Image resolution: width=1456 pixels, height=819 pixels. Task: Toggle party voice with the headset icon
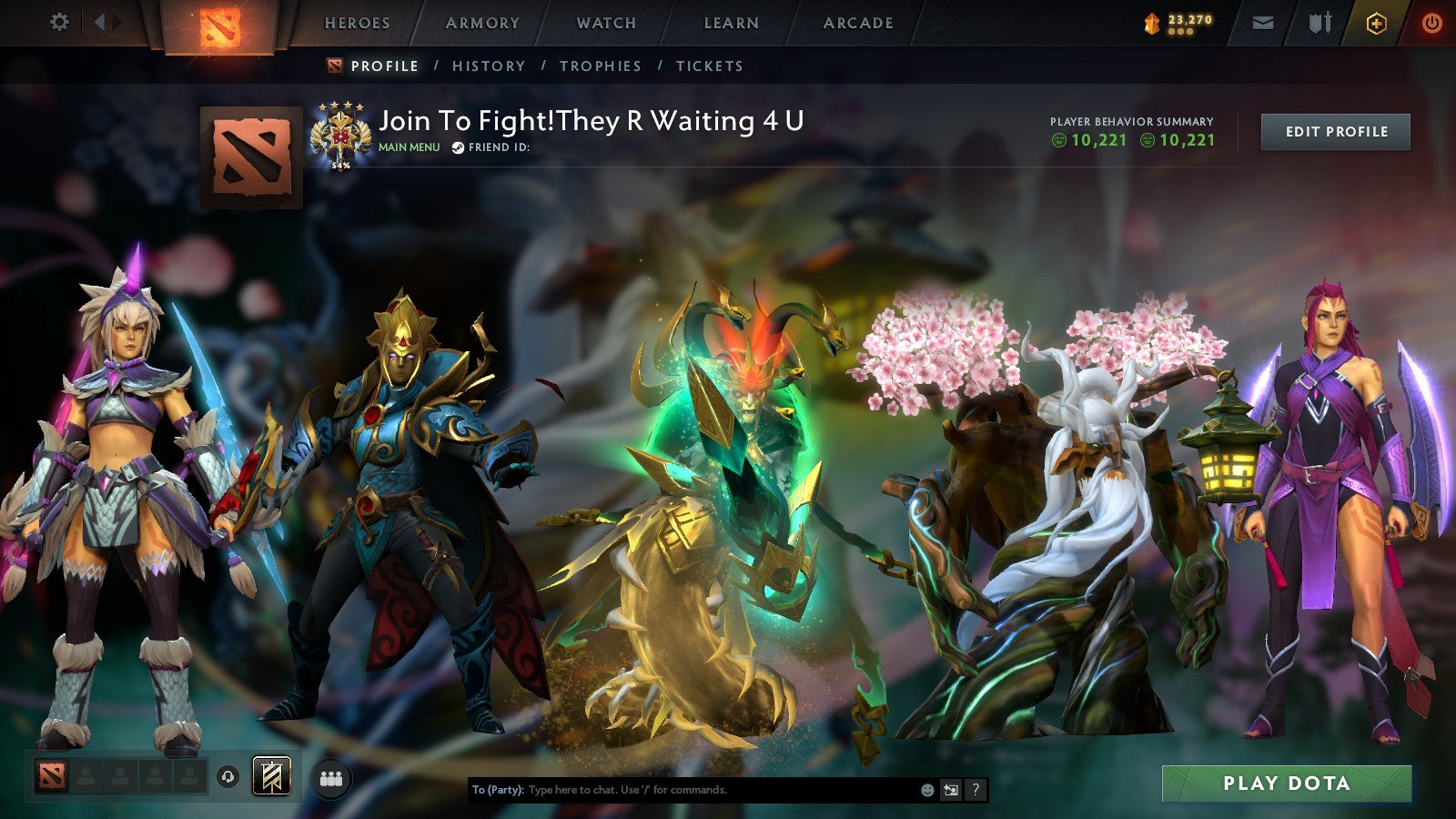point(226,778)
